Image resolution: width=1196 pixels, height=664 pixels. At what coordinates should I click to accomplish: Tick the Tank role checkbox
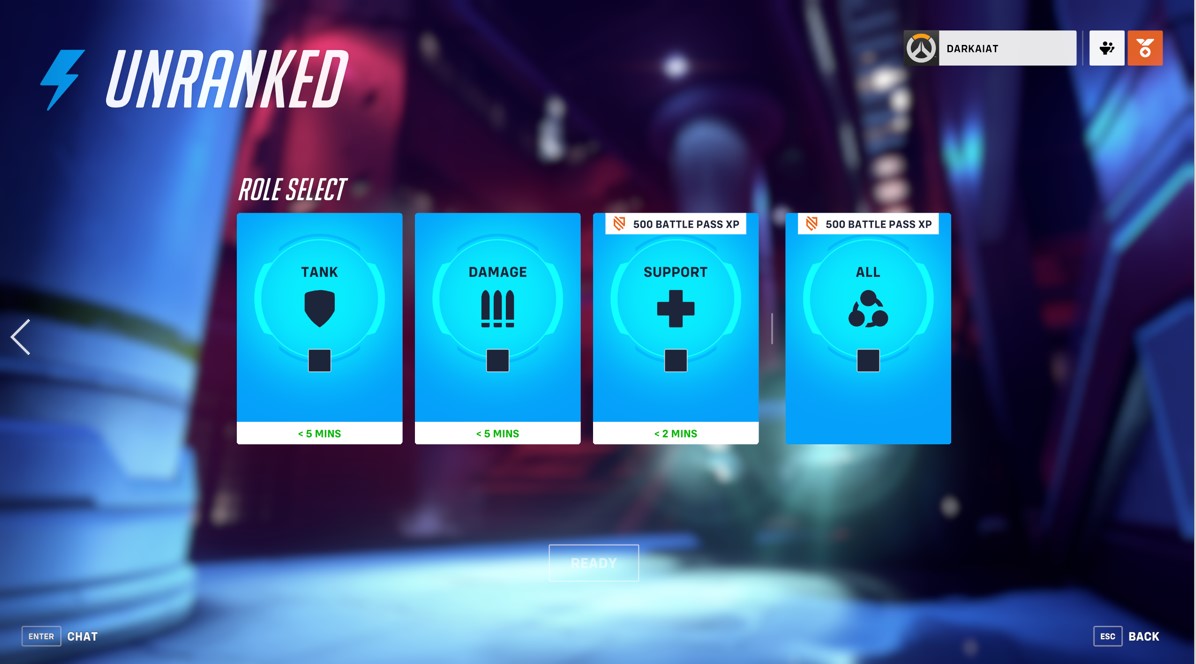(319, 360)
